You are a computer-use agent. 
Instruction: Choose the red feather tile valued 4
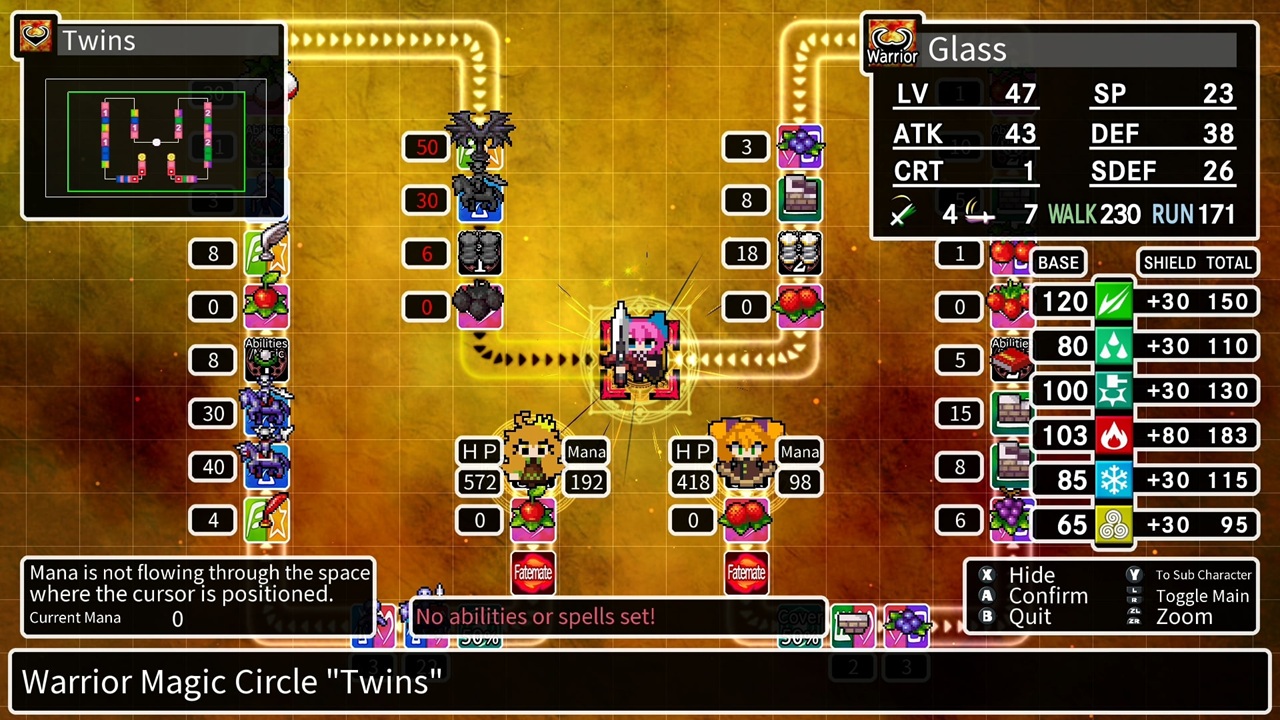[267, 520]
